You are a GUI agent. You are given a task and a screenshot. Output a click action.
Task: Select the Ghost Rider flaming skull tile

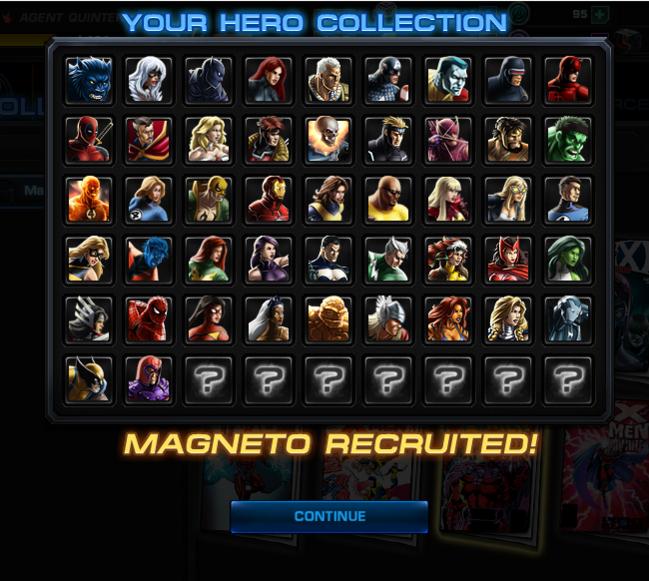point(328,139)
